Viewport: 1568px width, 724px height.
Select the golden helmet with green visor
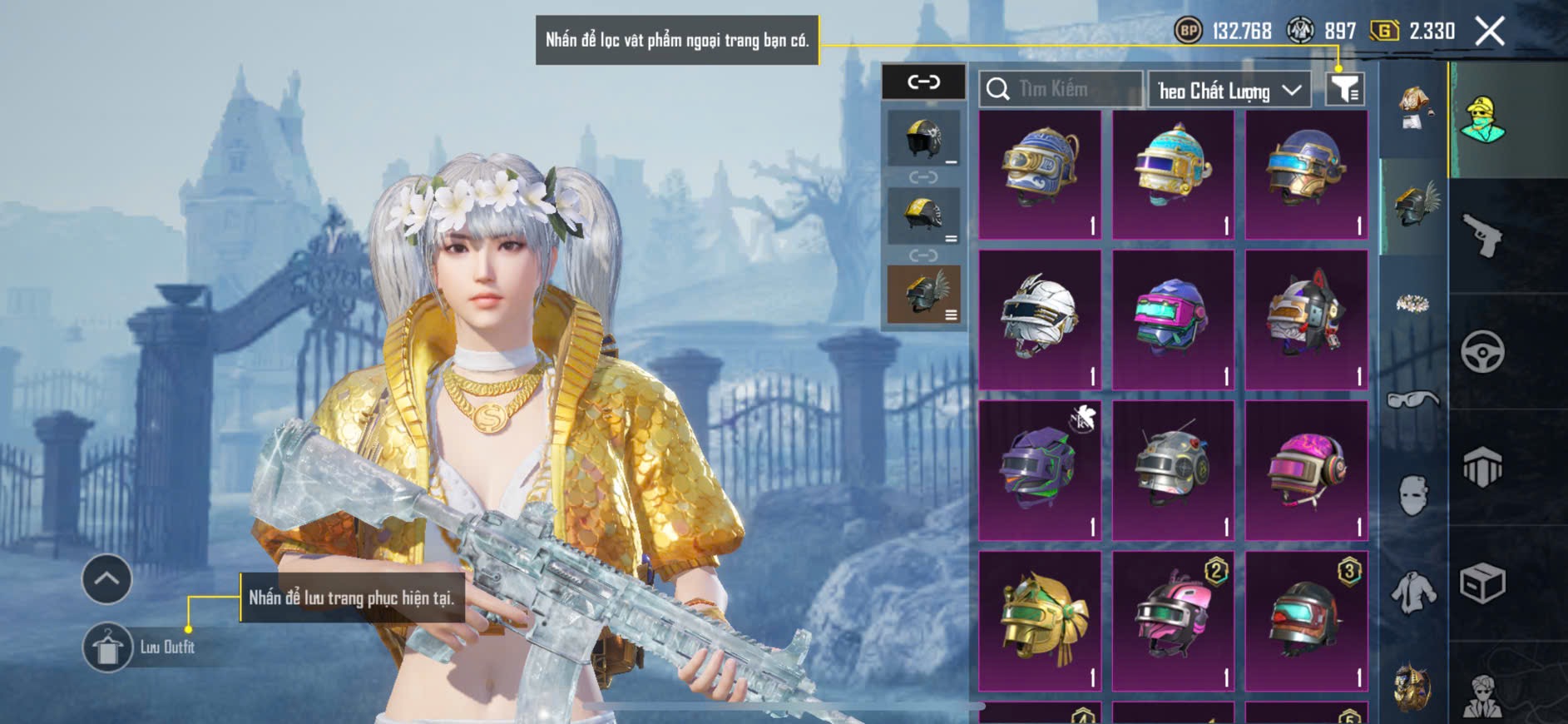[x=1040, y=621]
